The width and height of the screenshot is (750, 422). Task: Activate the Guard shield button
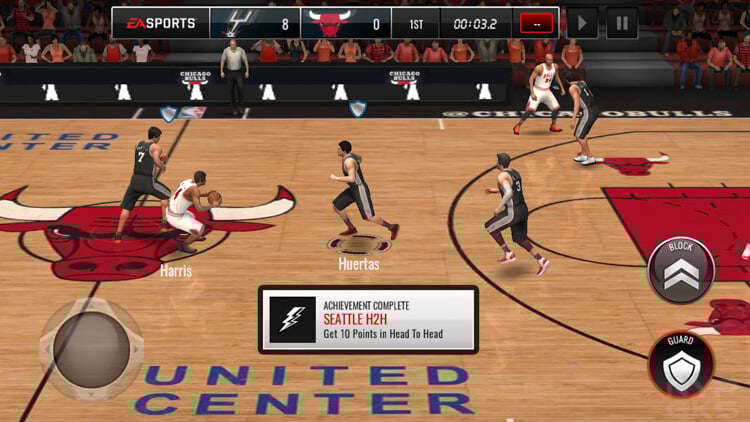(681, 364)
